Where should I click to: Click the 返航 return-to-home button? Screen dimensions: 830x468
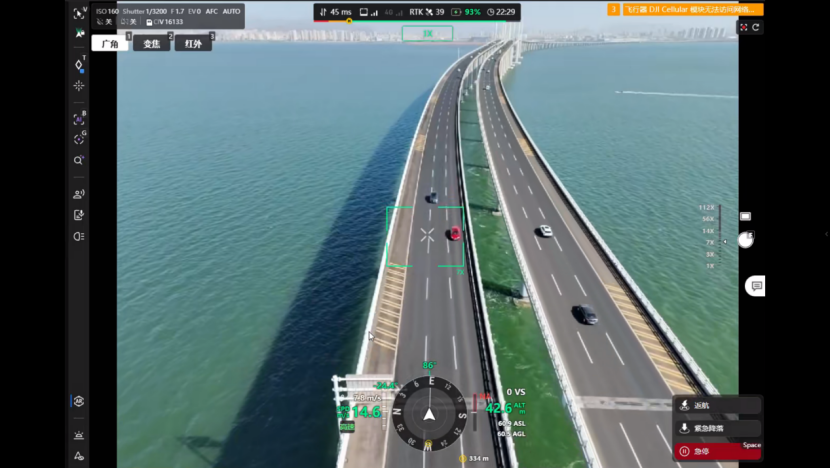coord(717,405)
